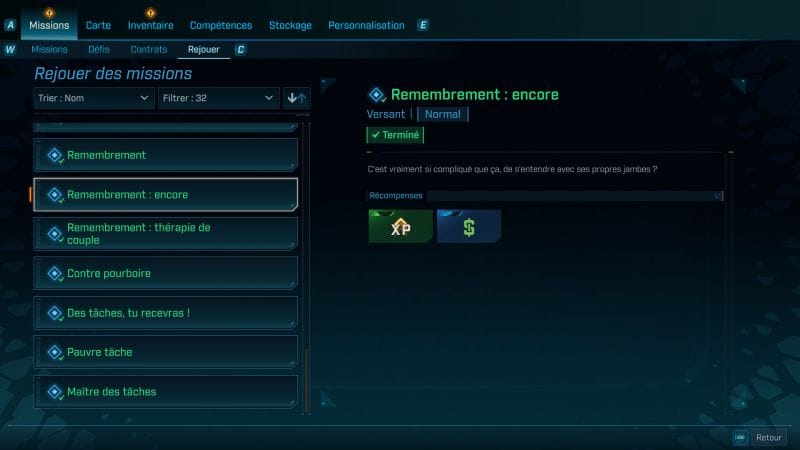Toggle the sort order arrows button
The image size is (800, 450).
pos(297,98)
